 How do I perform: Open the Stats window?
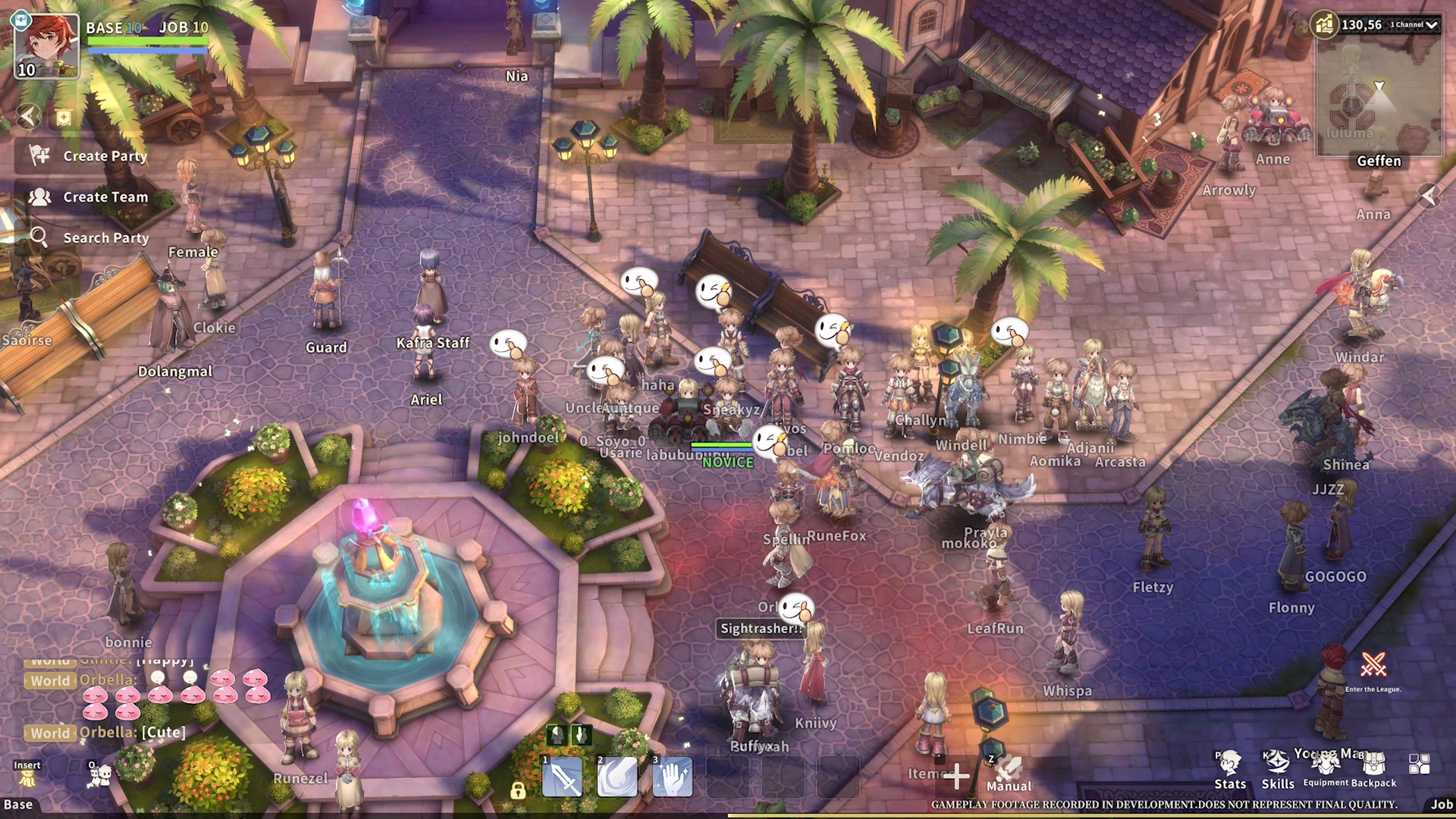tap(1230, 770)
